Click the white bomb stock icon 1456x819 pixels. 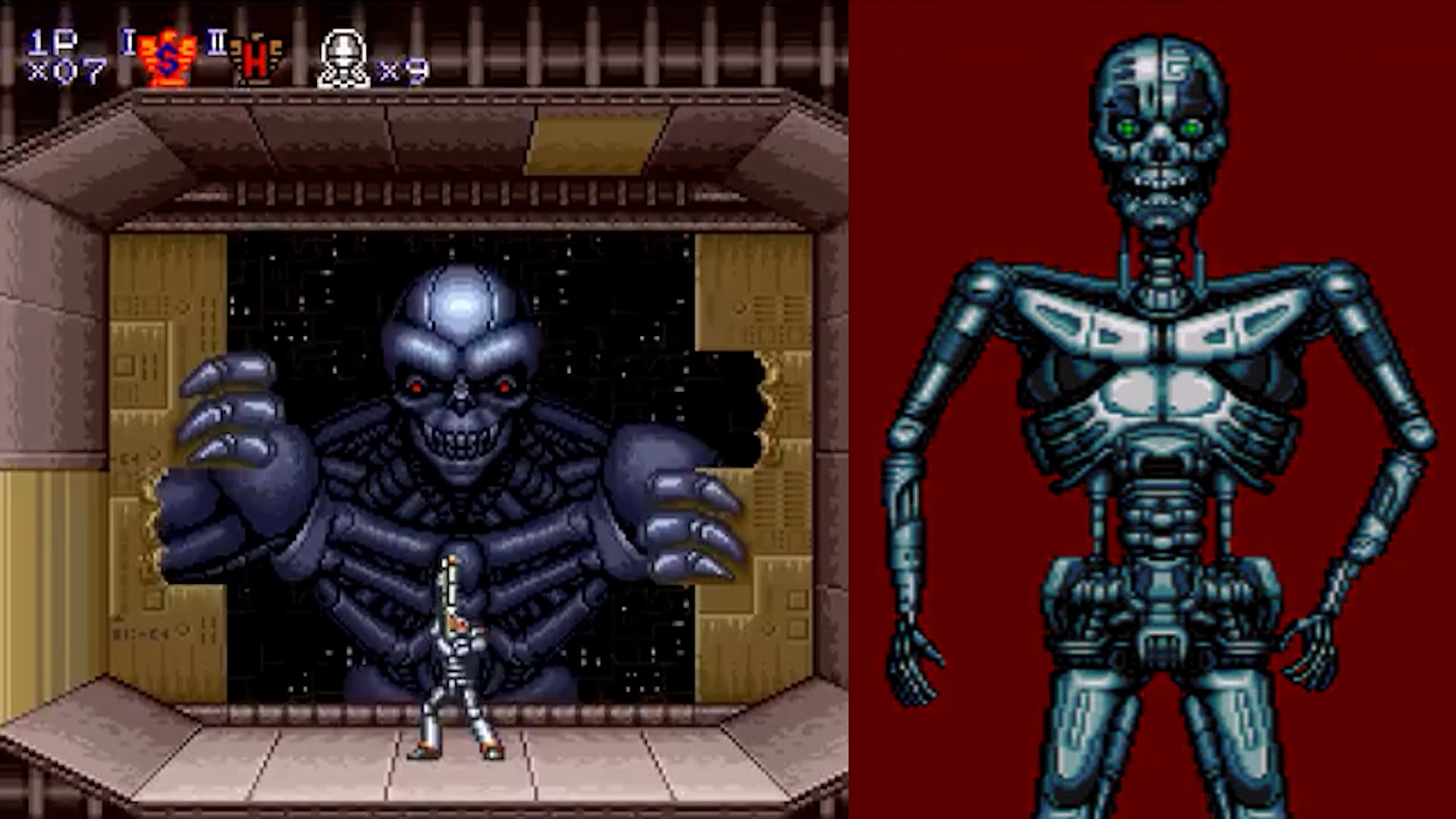tap(344, 57)
